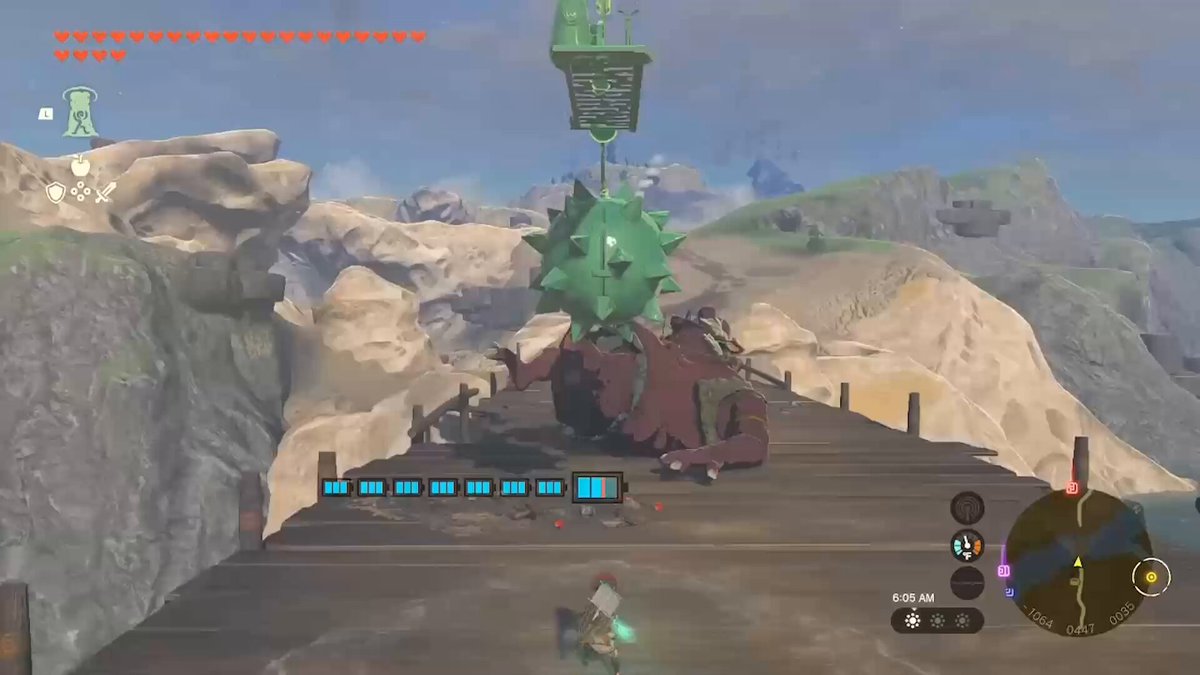Click the noise meter circle
The height and width of the screenshot is (675, 1200).
click(x=967, y=582)
